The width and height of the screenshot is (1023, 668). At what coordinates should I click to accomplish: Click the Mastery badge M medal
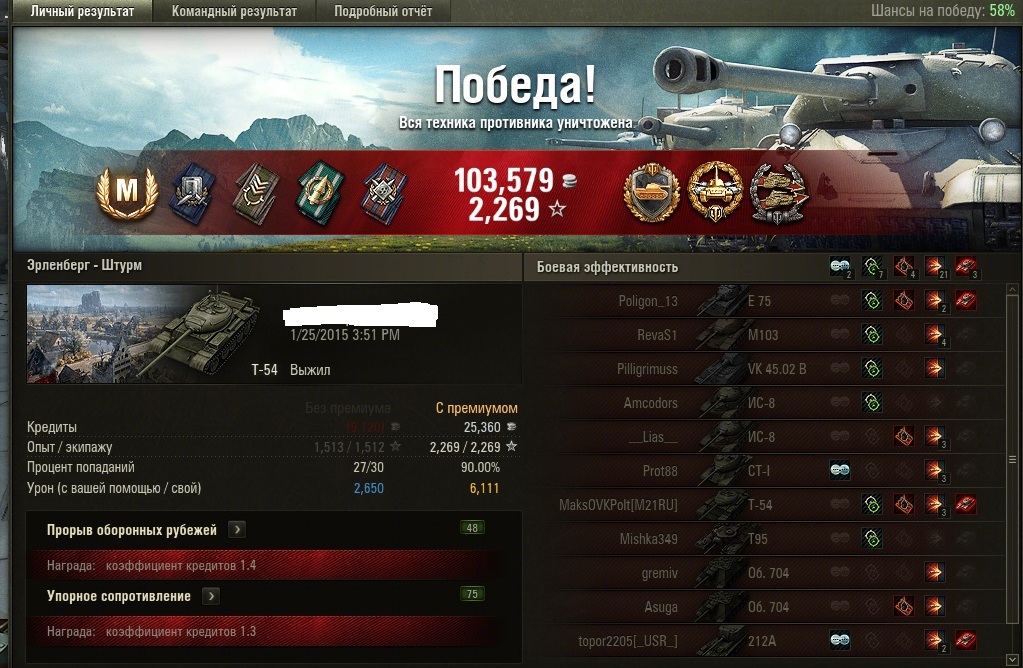pyautogui.click(x=127, y=191)
